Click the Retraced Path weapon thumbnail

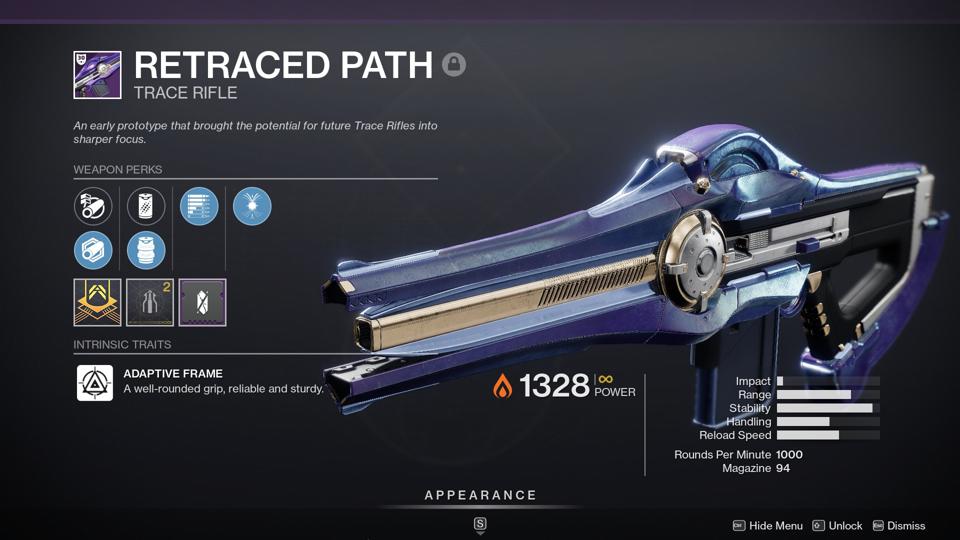tap(97, 75)
